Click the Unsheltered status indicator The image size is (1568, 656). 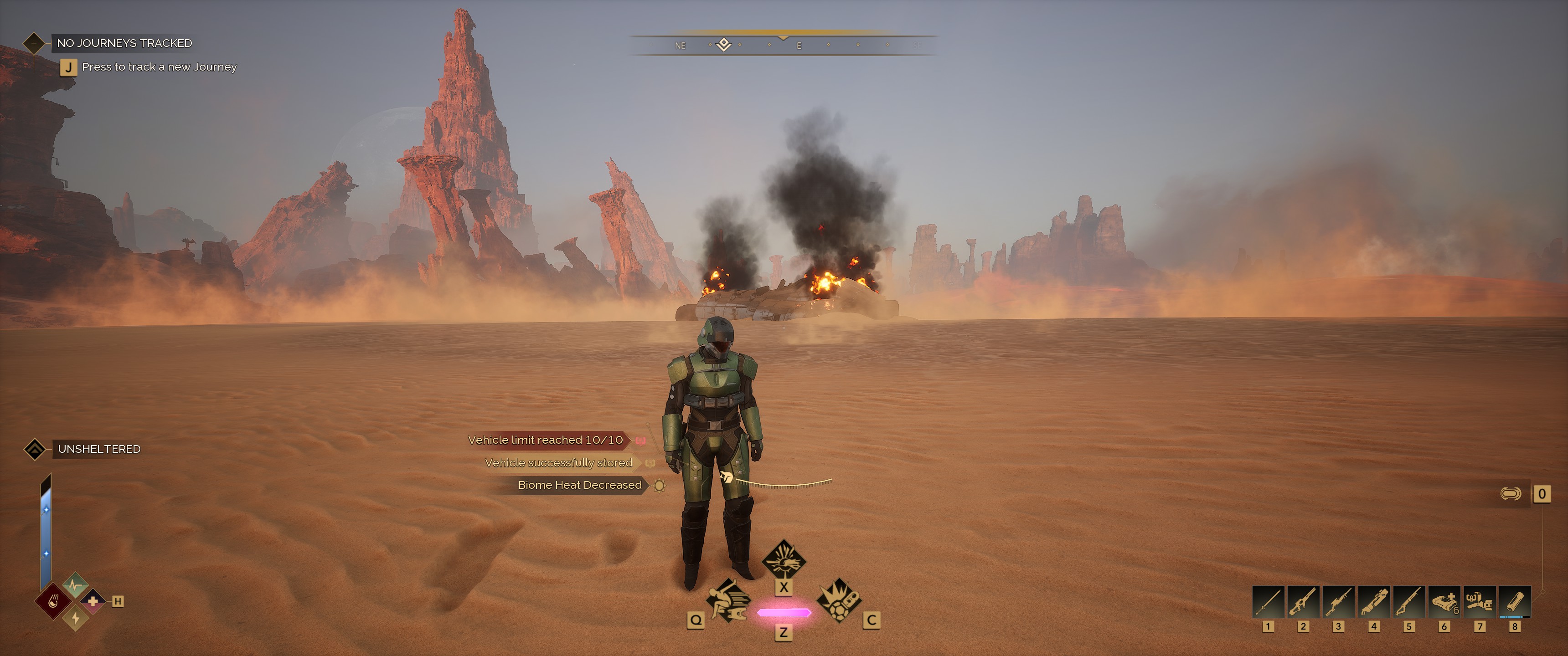click(x=98, y=449)
